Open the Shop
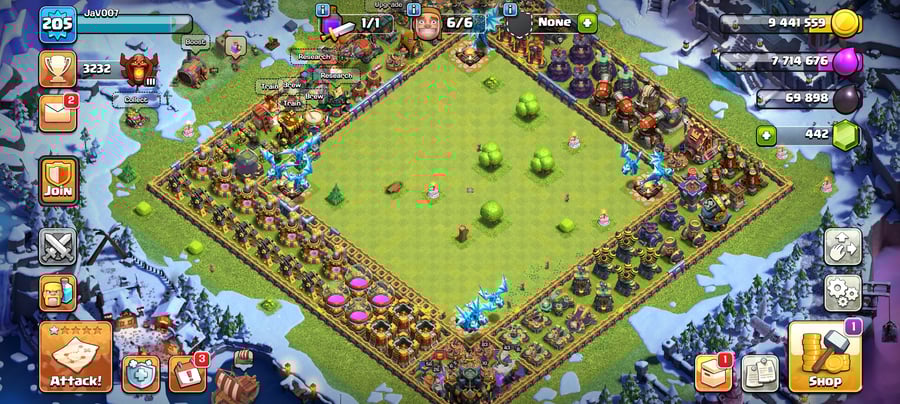 [824, 357]
